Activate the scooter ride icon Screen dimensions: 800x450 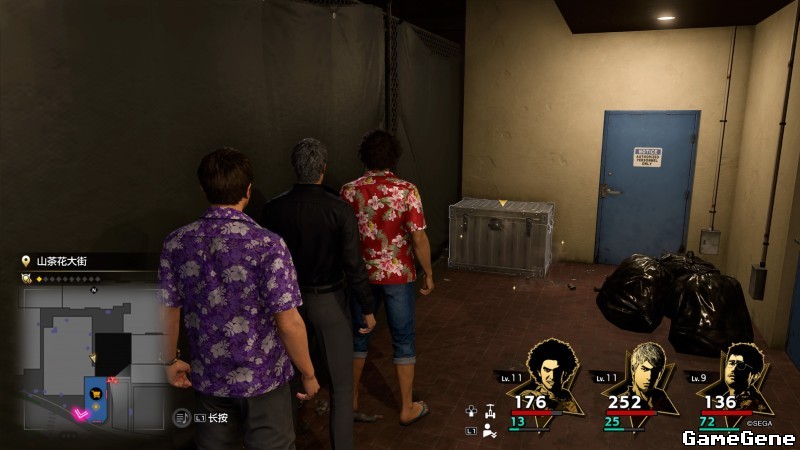(489, 410)
